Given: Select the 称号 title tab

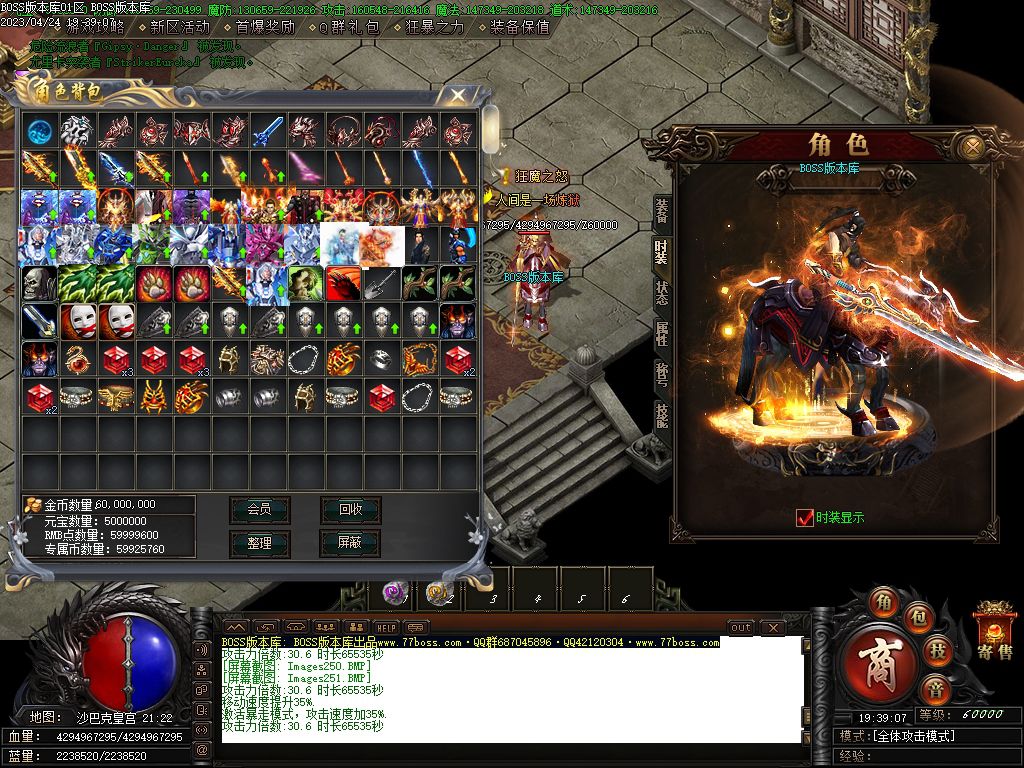Looking at the screenshot, I should point(662,373).
